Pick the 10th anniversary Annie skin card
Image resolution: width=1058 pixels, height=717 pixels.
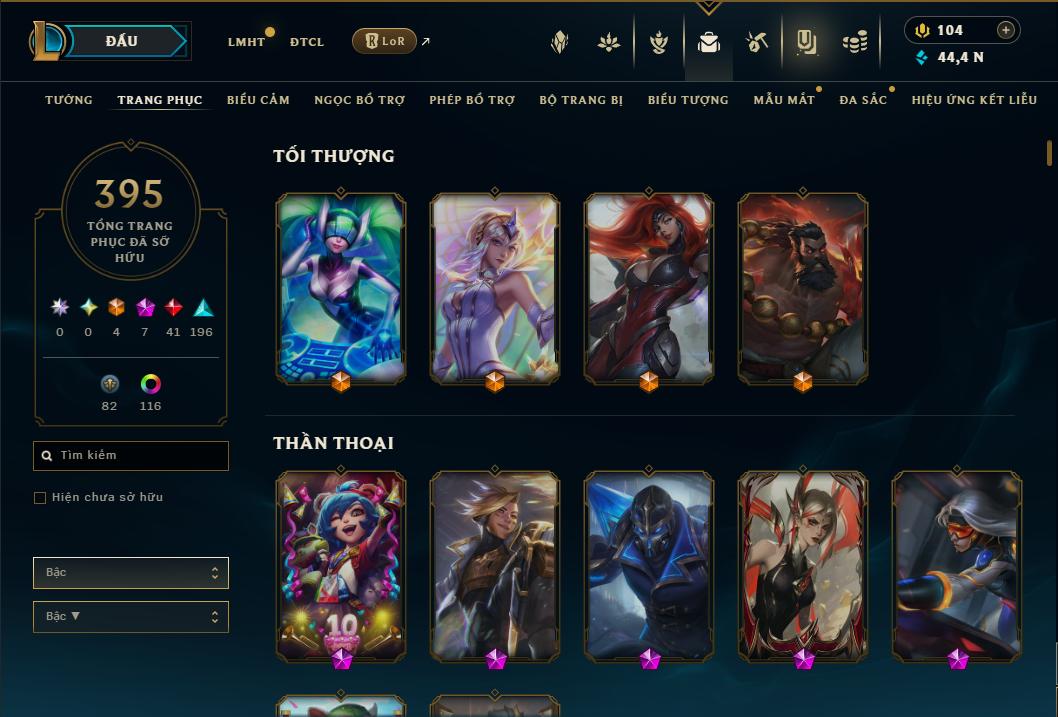tap(341, 565)
